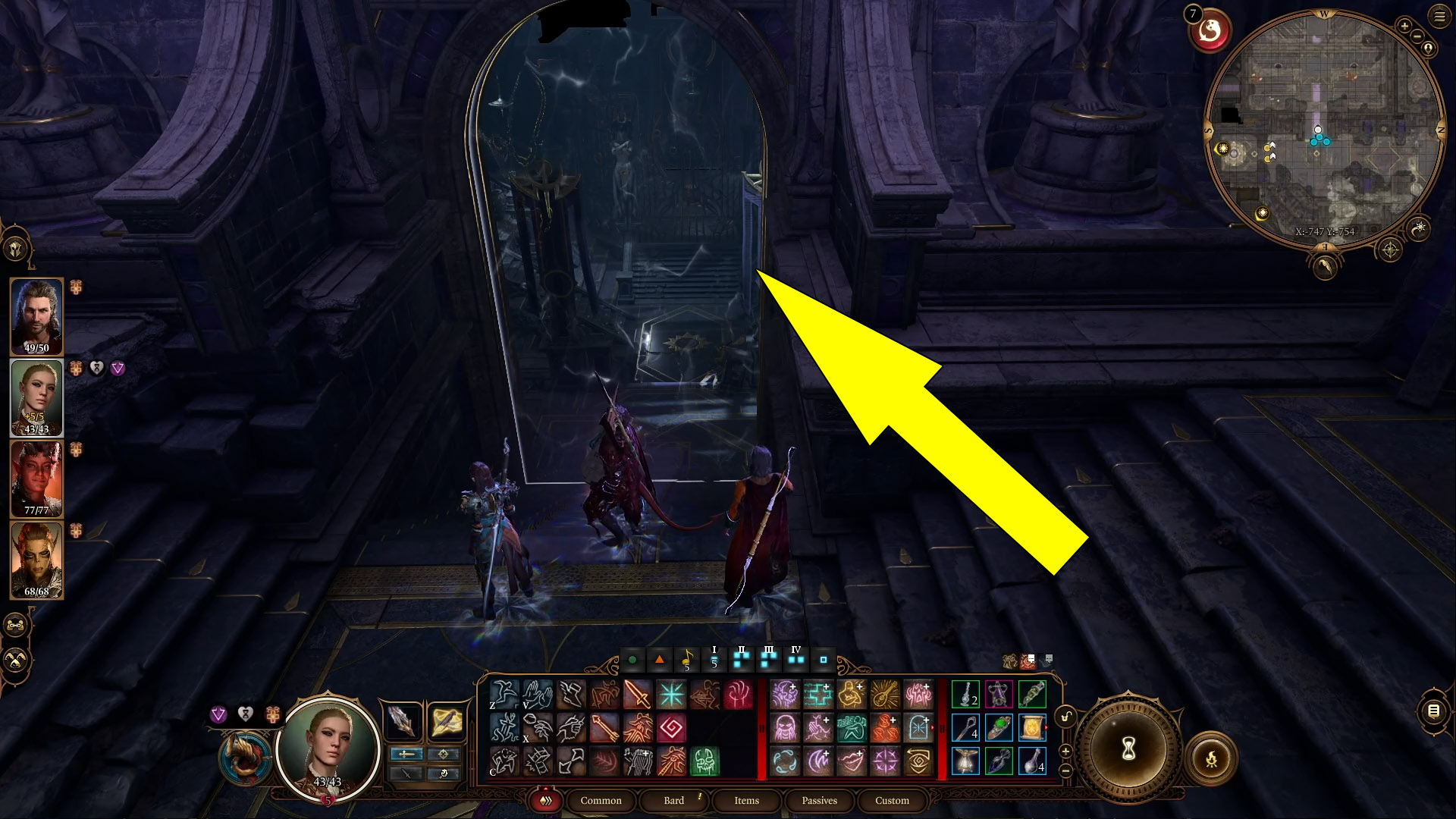Switch to the Items tab
Image resolution: width=1456 pixels, height=819 pixels.
(x=745, y=801)
